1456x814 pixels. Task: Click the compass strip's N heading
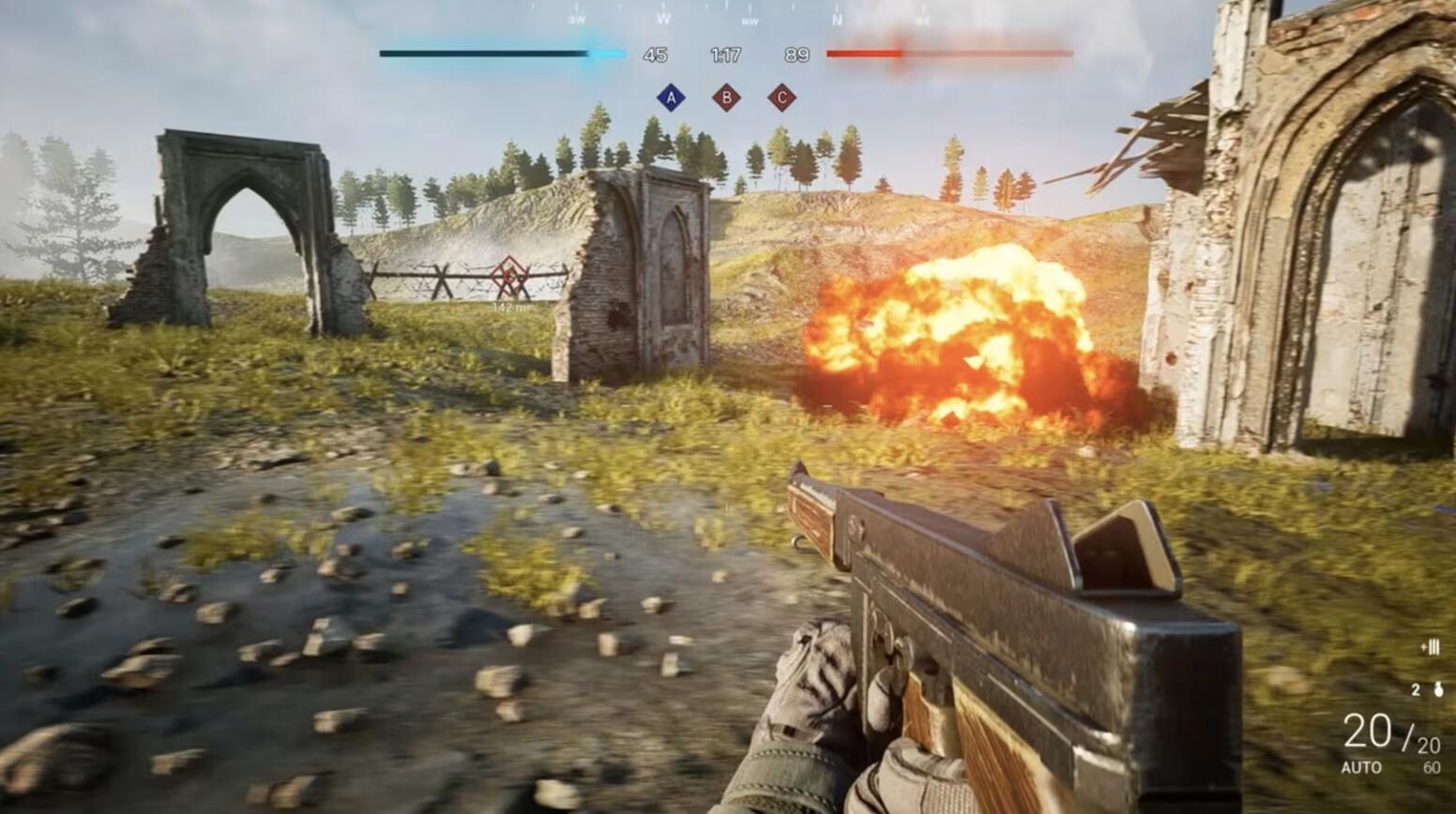tap(837, 19)
